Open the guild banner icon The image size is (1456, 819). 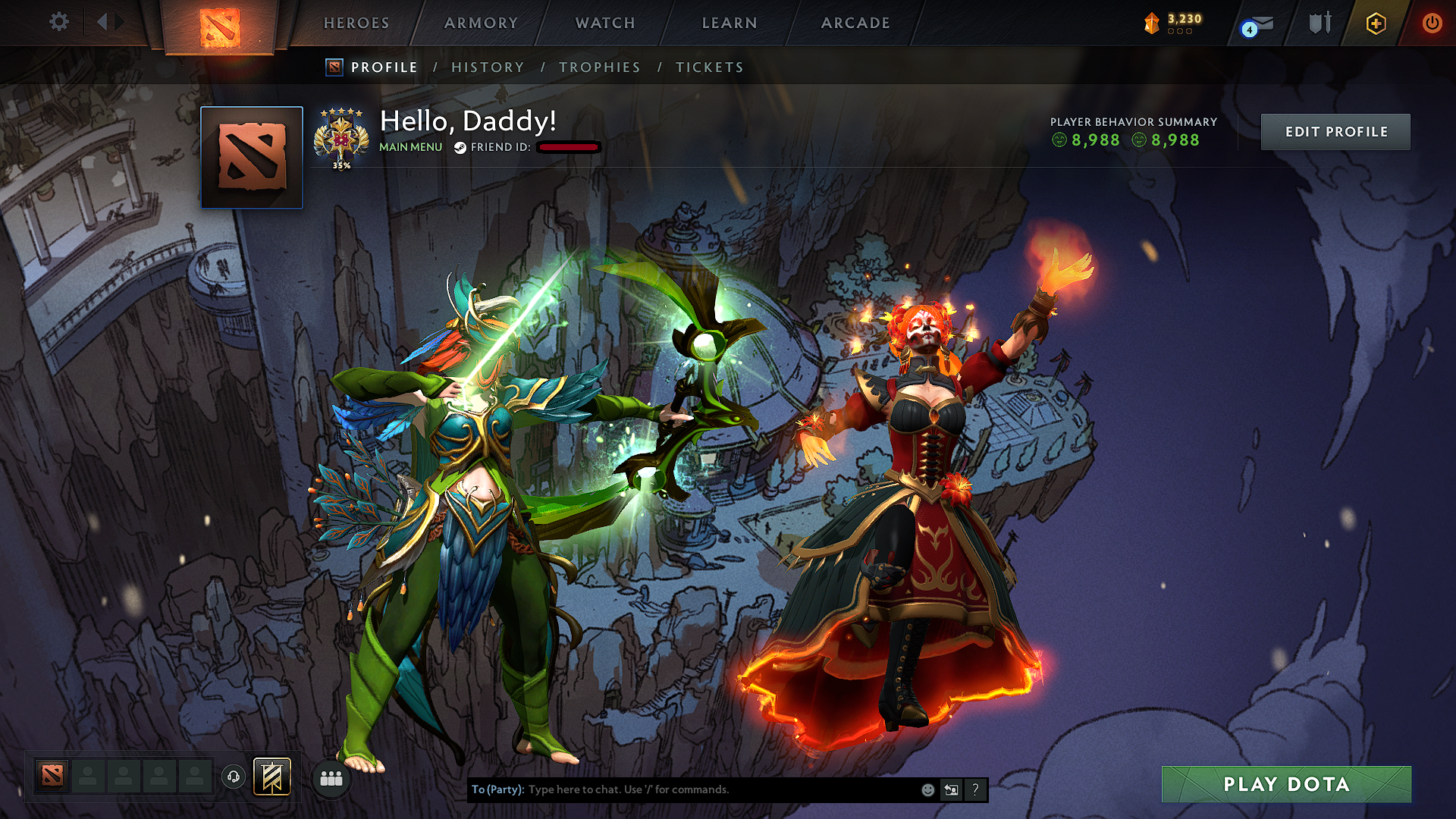point(272,777)
